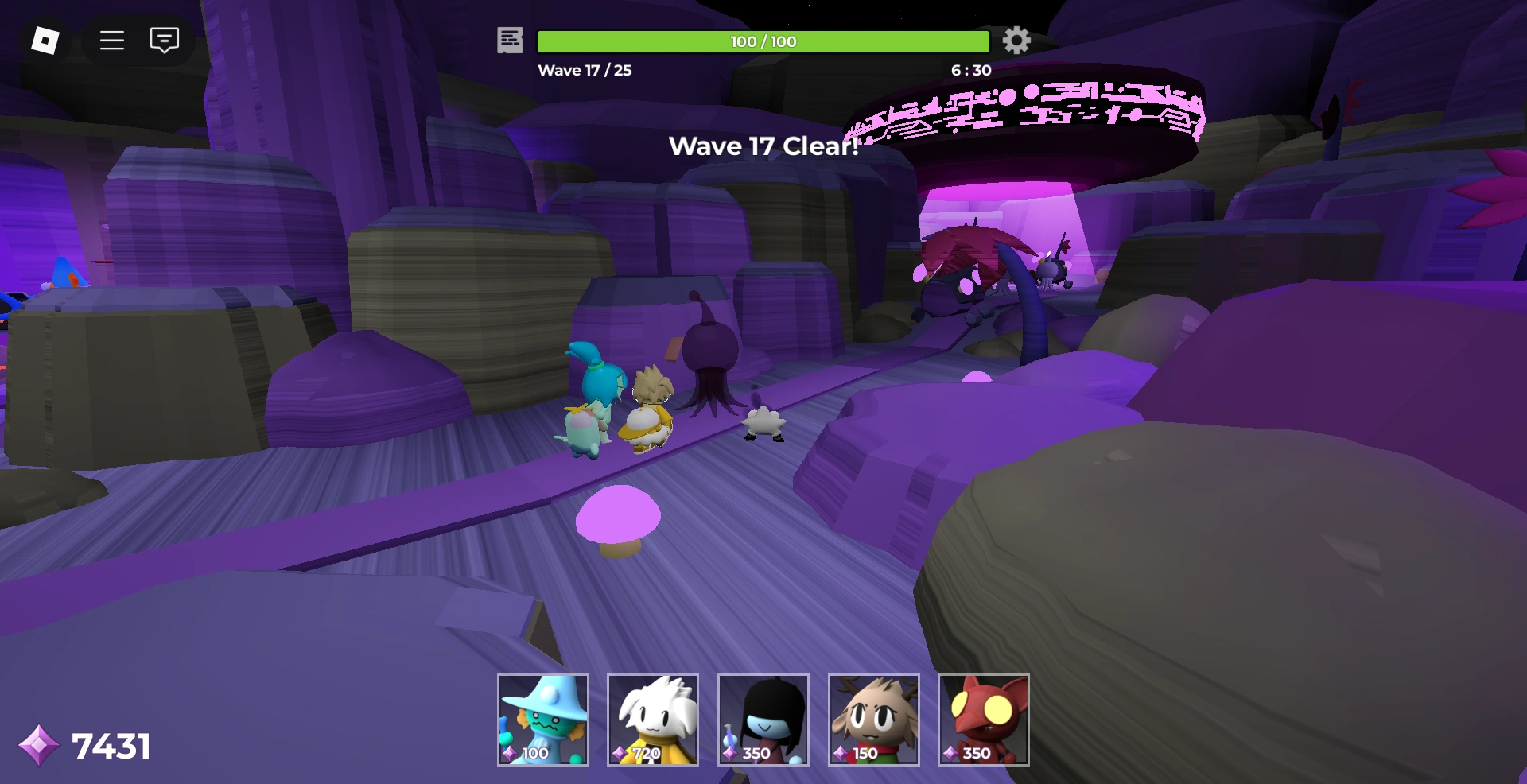Click the 7431 currency total
This screenshot has width=1527, height=784.
click(111, 744)
